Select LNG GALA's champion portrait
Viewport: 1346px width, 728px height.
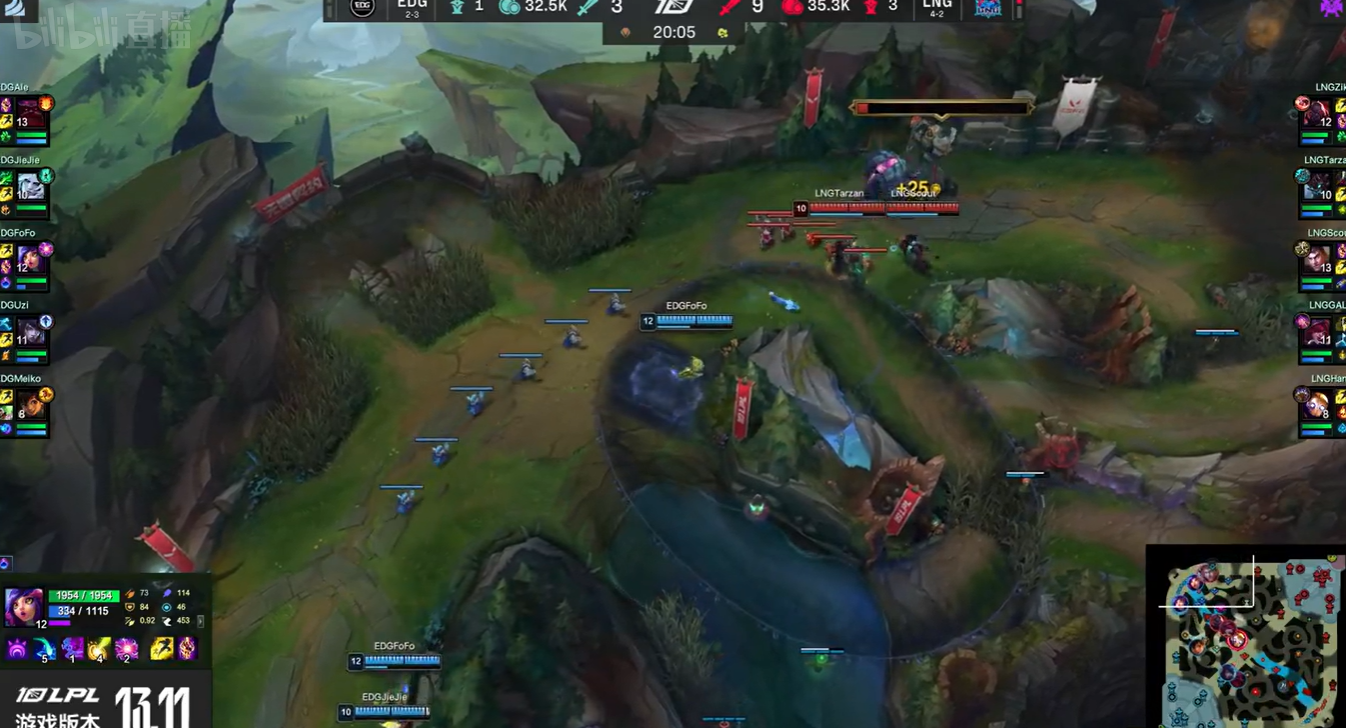[1317, 333]
